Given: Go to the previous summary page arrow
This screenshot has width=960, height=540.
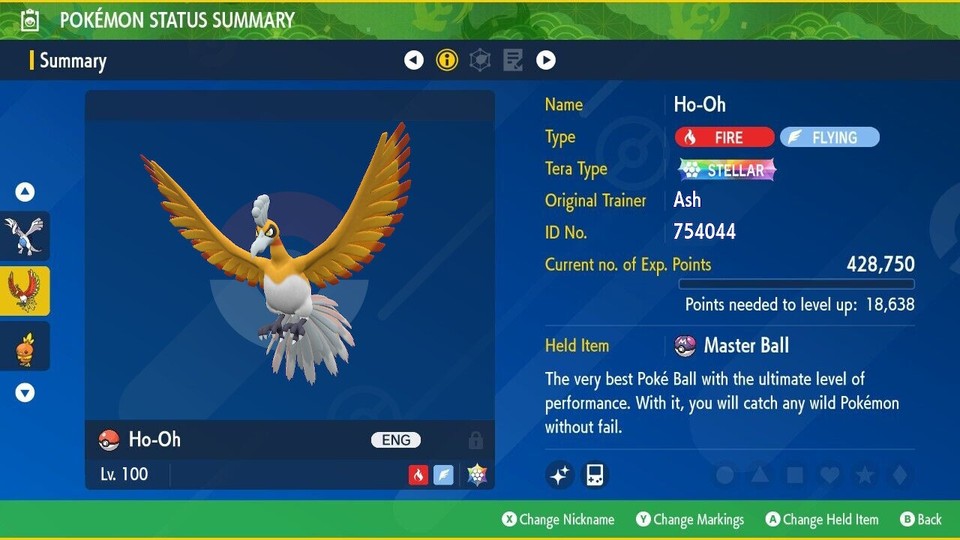Looking at the screenshot, I should point(414,61).
